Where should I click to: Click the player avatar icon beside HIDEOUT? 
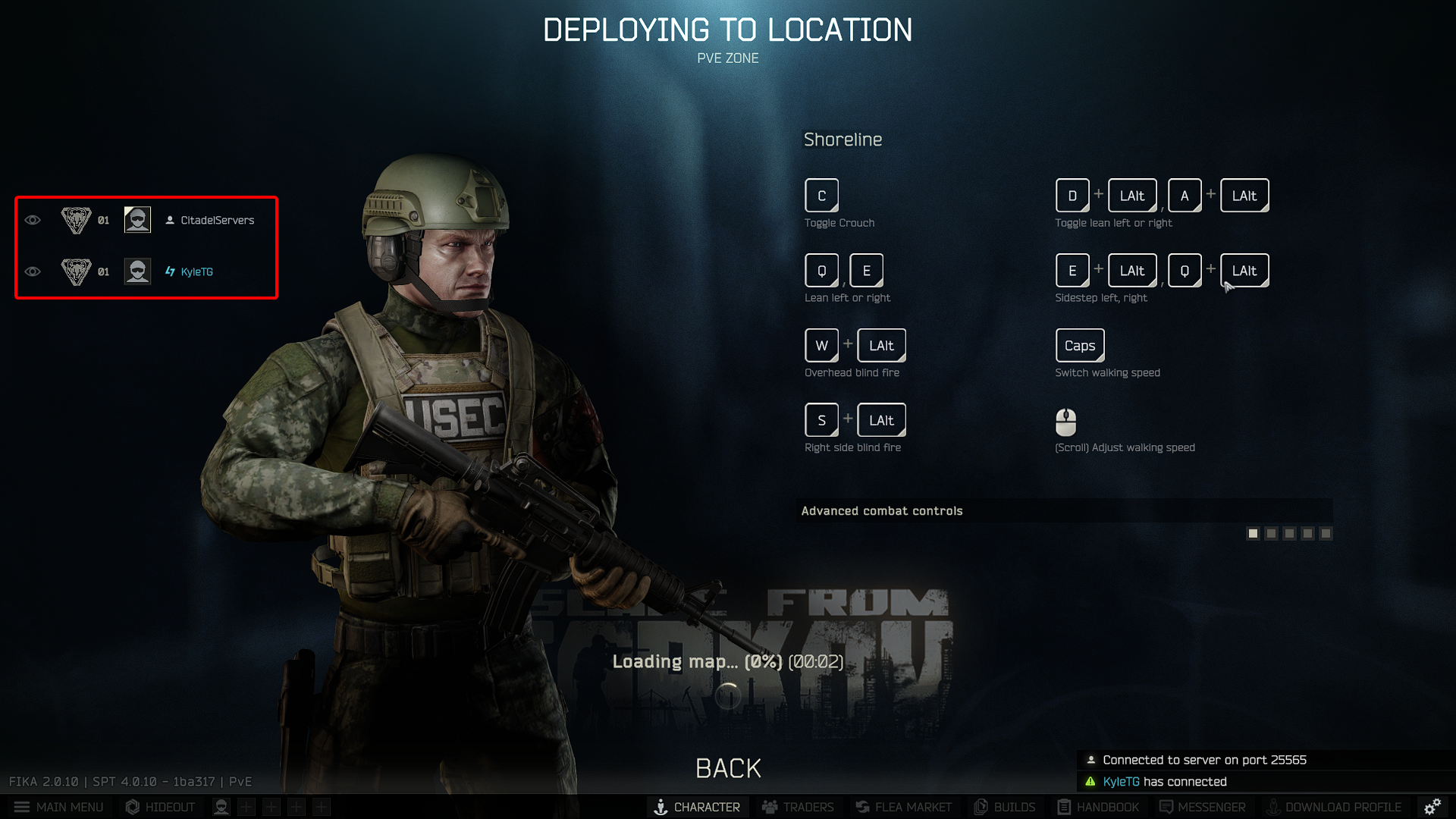point(221,807)
